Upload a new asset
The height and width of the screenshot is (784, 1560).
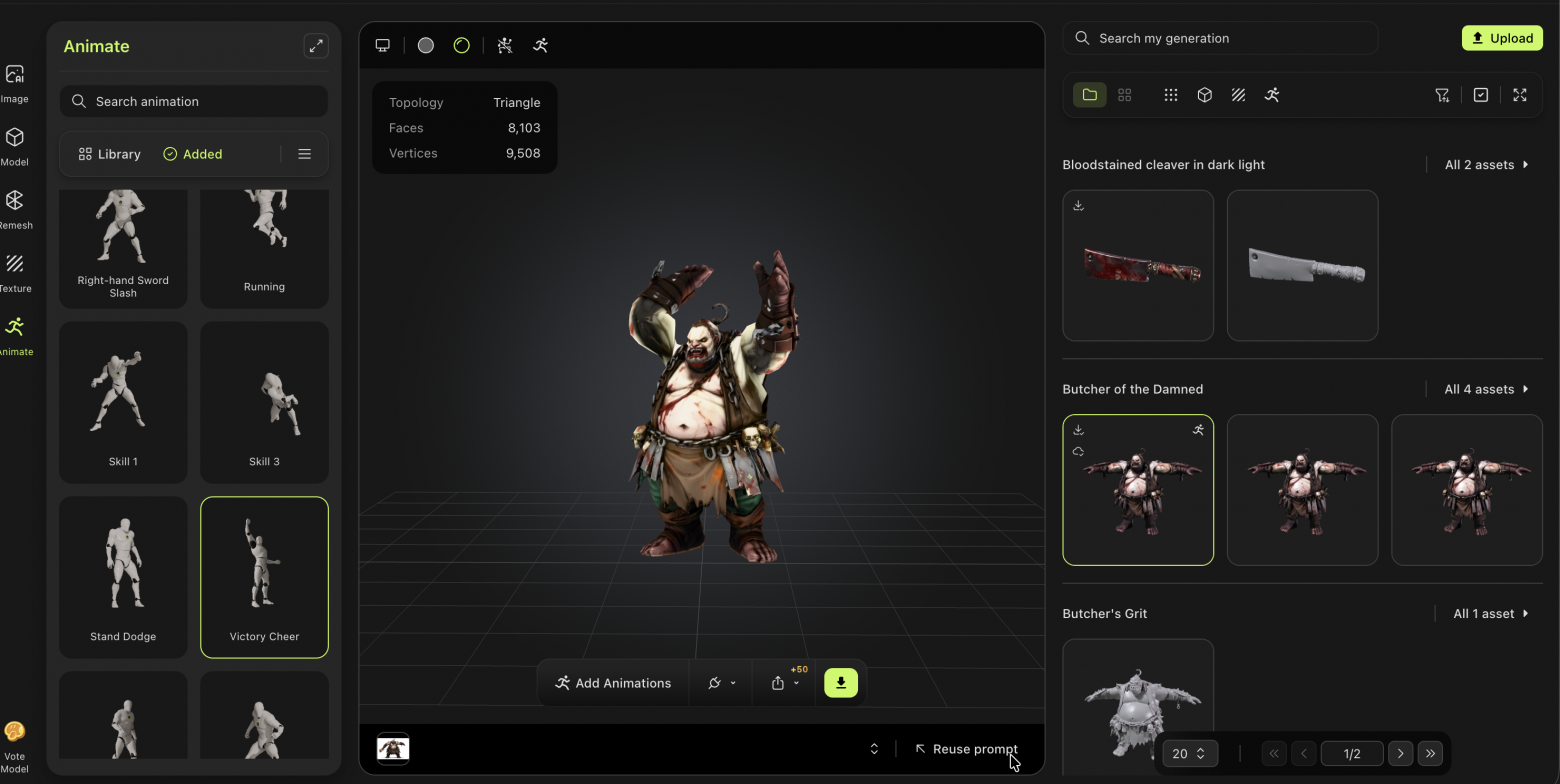(x=1502, y=38)
